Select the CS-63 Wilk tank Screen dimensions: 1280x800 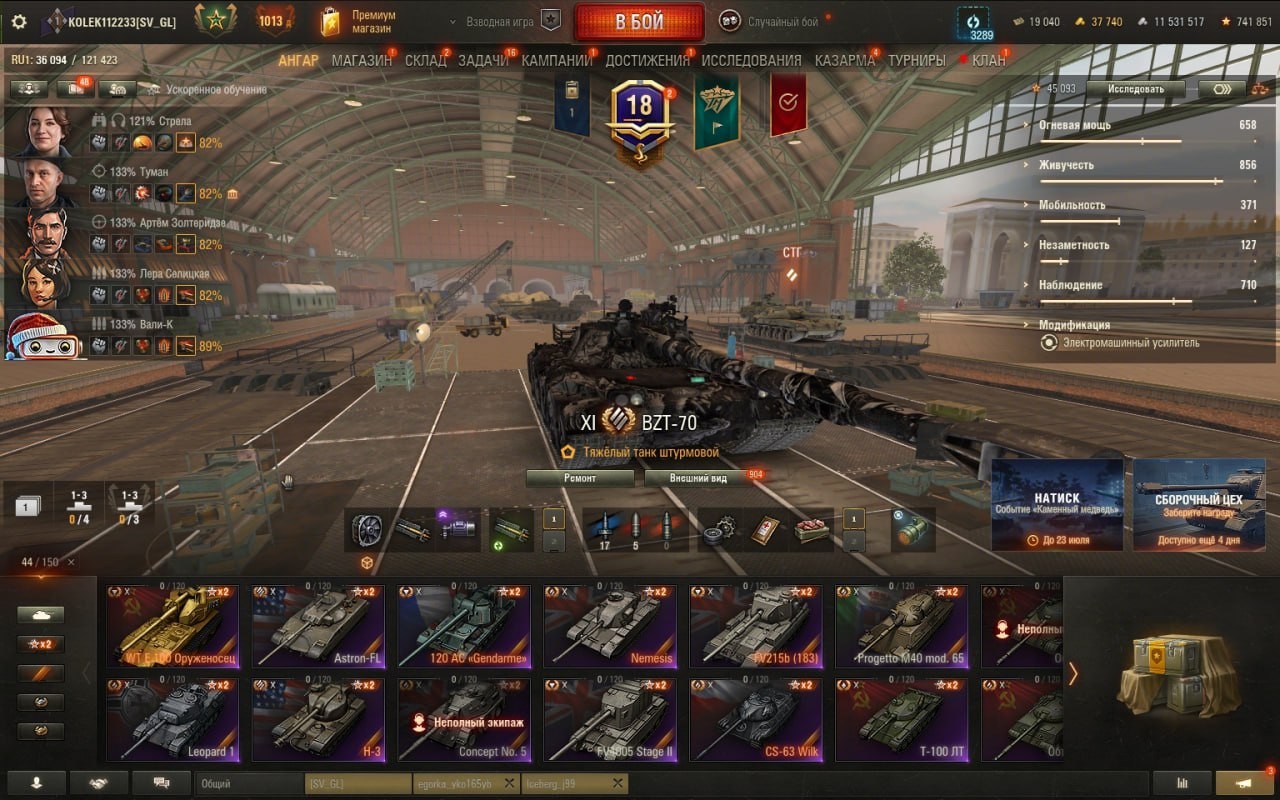click(x=756, y=720)
